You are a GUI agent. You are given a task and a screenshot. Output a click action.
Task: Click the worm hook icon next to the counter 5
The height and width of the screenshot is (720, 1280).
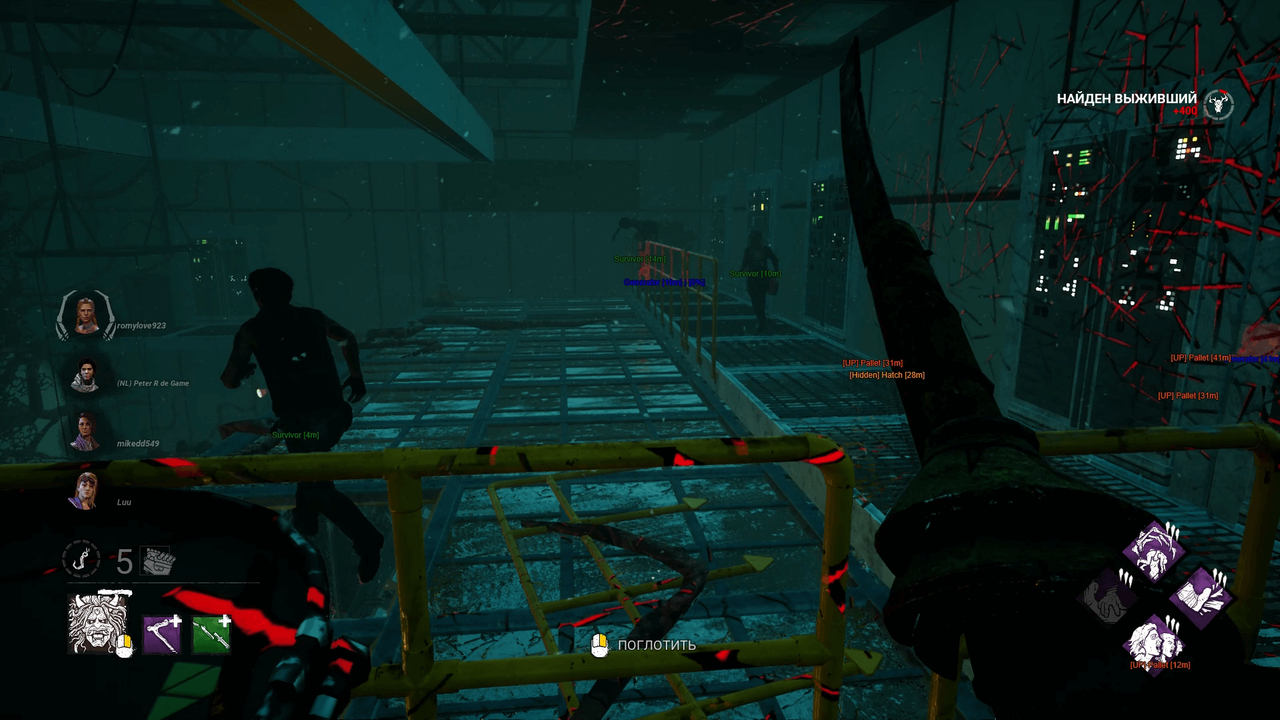(80, 561)
